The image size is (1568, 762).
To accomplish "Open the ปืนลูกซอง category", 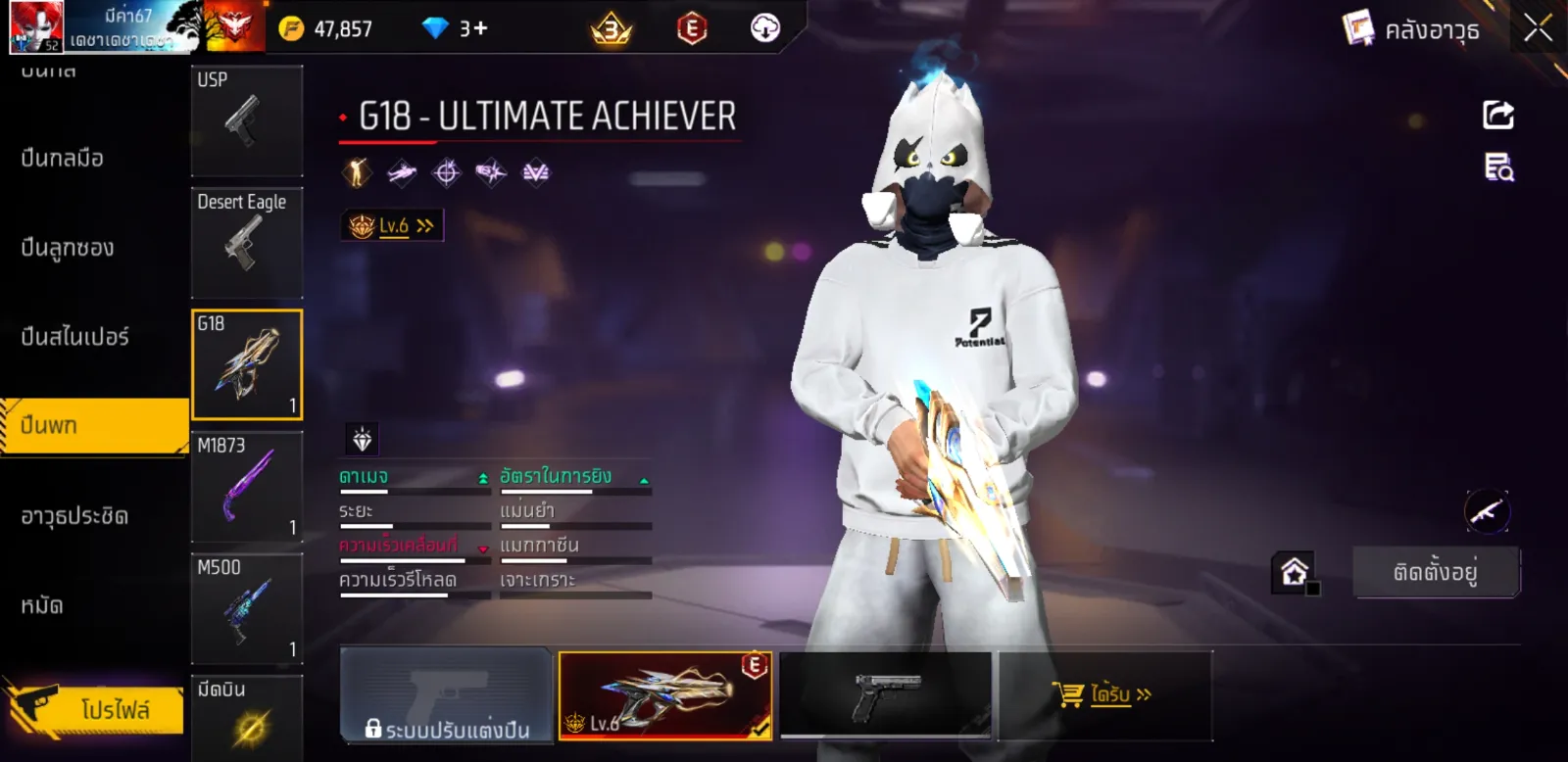I will [68, 248].
